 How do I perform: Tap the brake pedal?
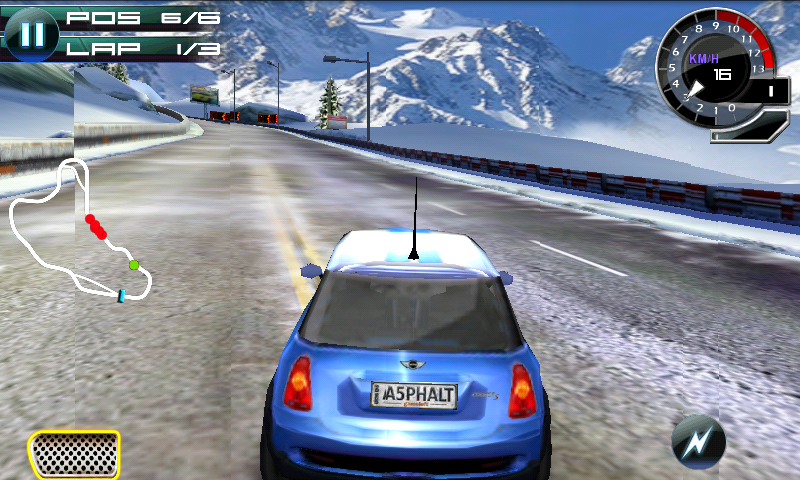coord(74,454)
